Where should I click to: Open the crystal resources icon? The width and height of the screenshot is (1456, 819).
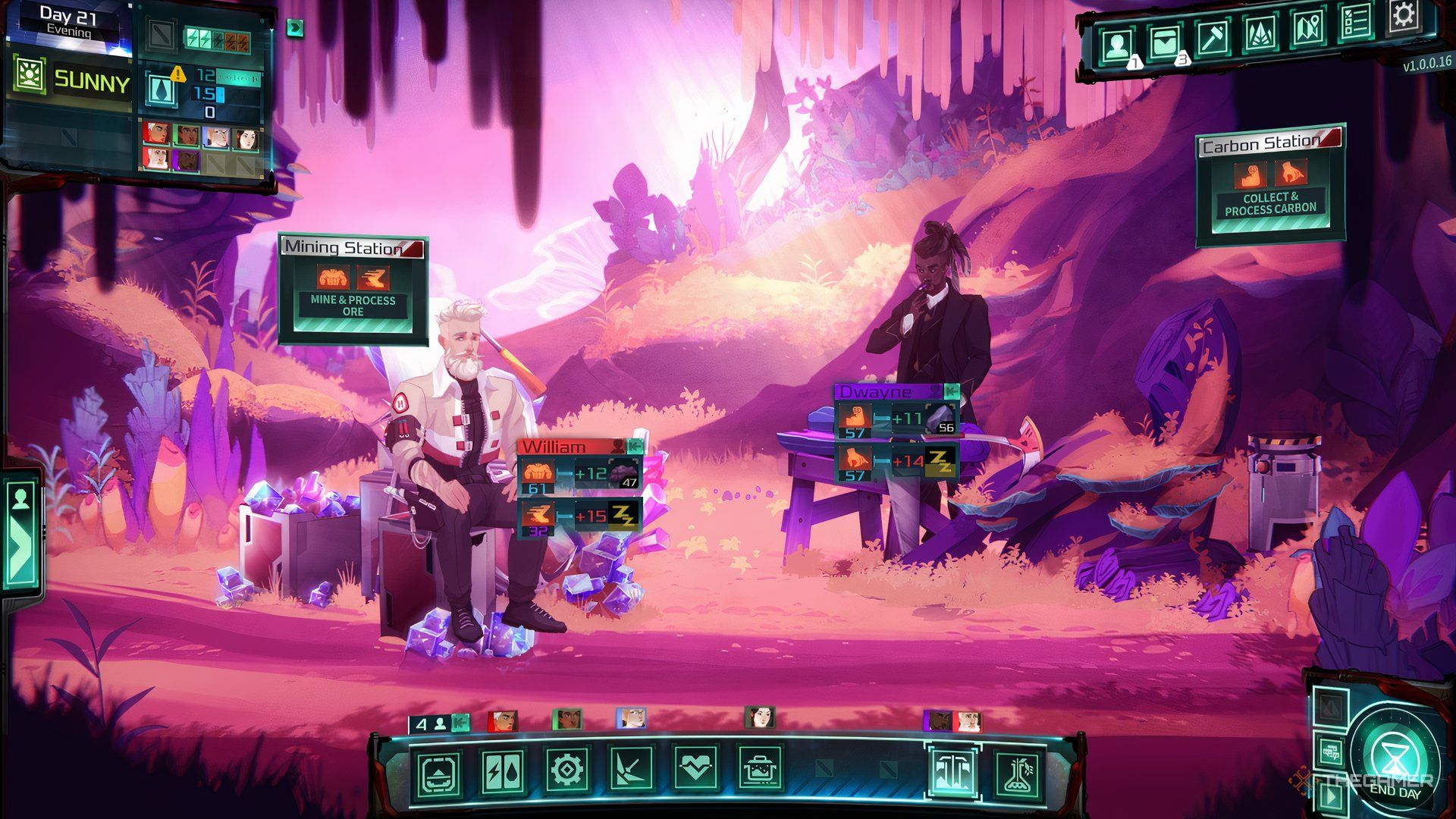[x=1260, y=33]
